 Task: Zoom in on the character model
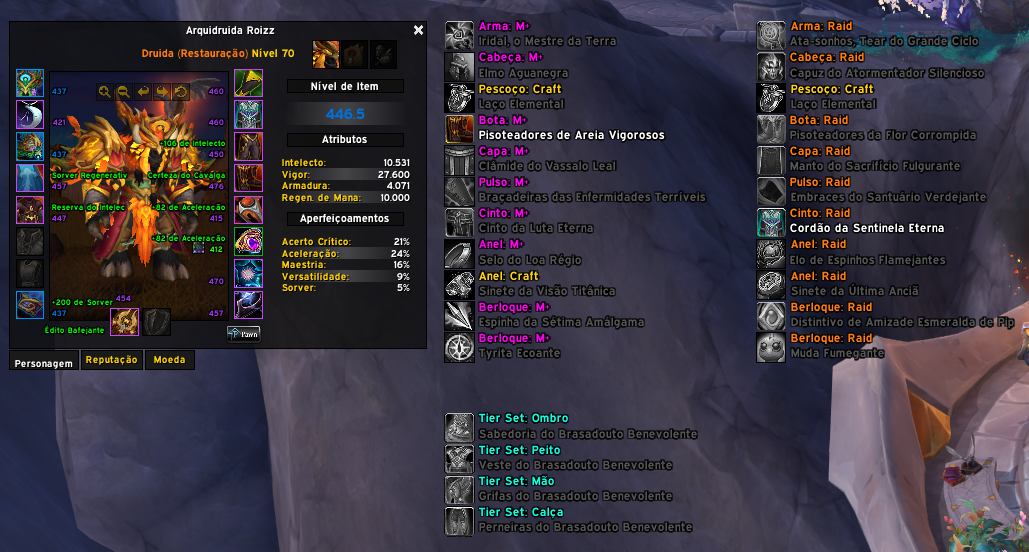click(104, 92)
